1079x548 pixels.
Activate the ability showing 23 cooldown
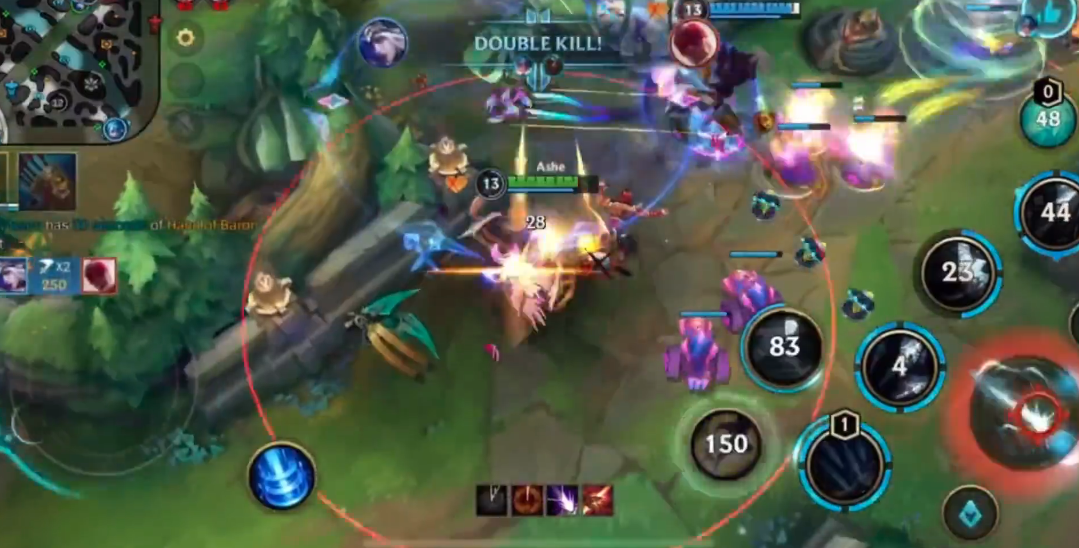coord(957,272)
